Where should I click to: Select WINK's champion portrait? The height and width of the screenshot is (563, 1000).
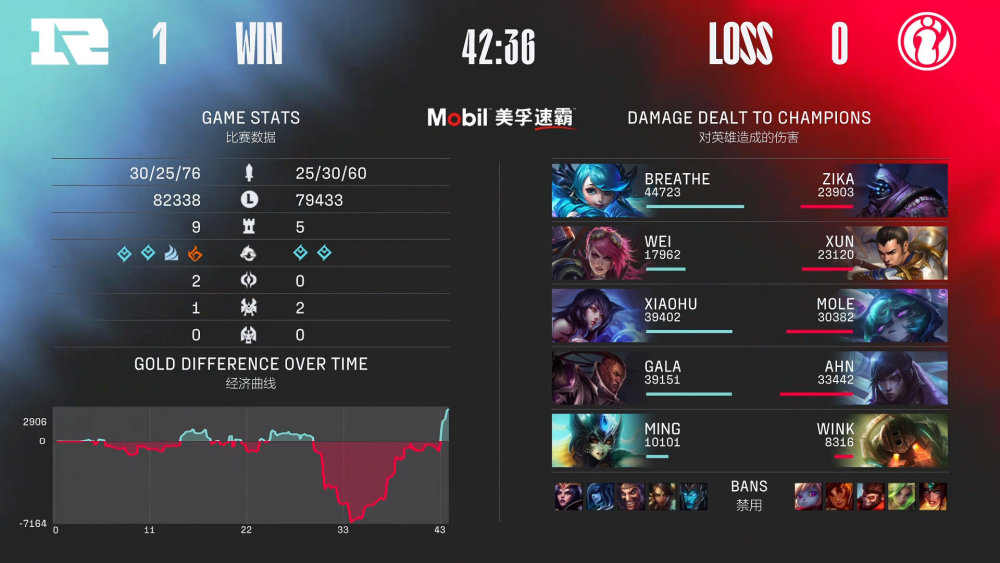click(x=902, y=441)
